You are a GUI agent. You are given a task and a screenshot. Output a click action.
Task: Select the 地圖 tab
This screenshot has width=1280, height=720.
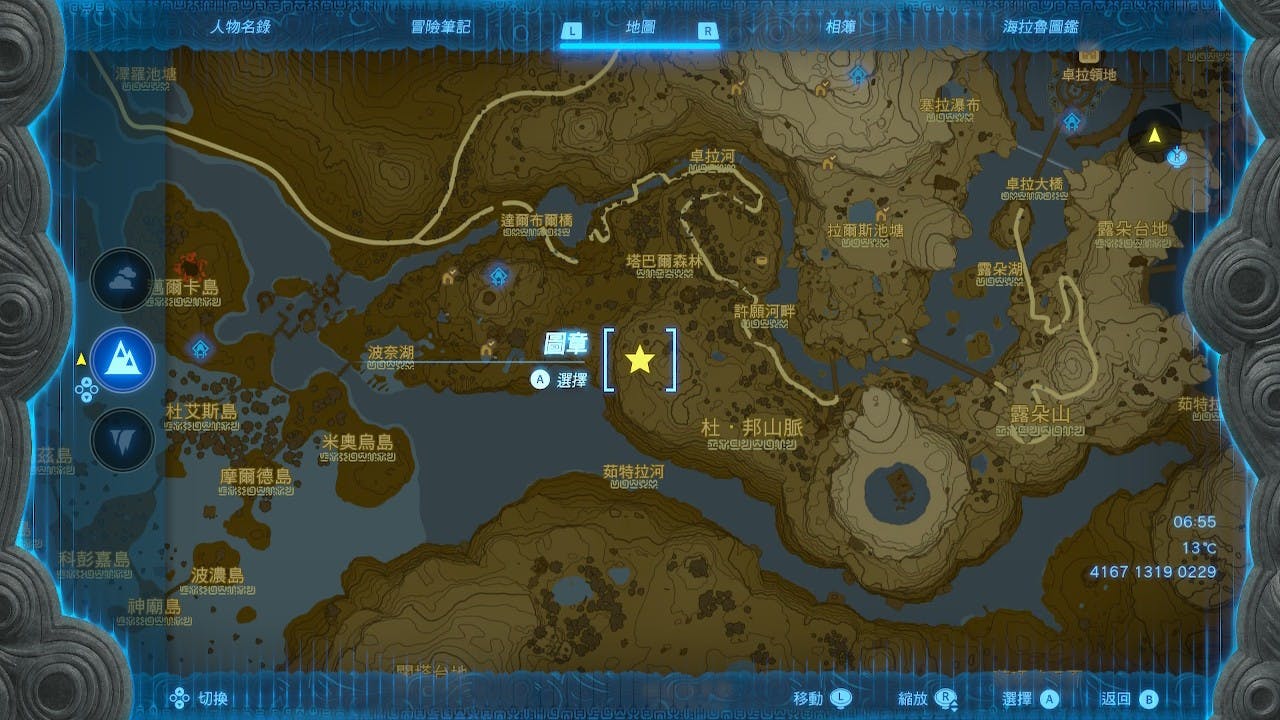tap(640, 29)
